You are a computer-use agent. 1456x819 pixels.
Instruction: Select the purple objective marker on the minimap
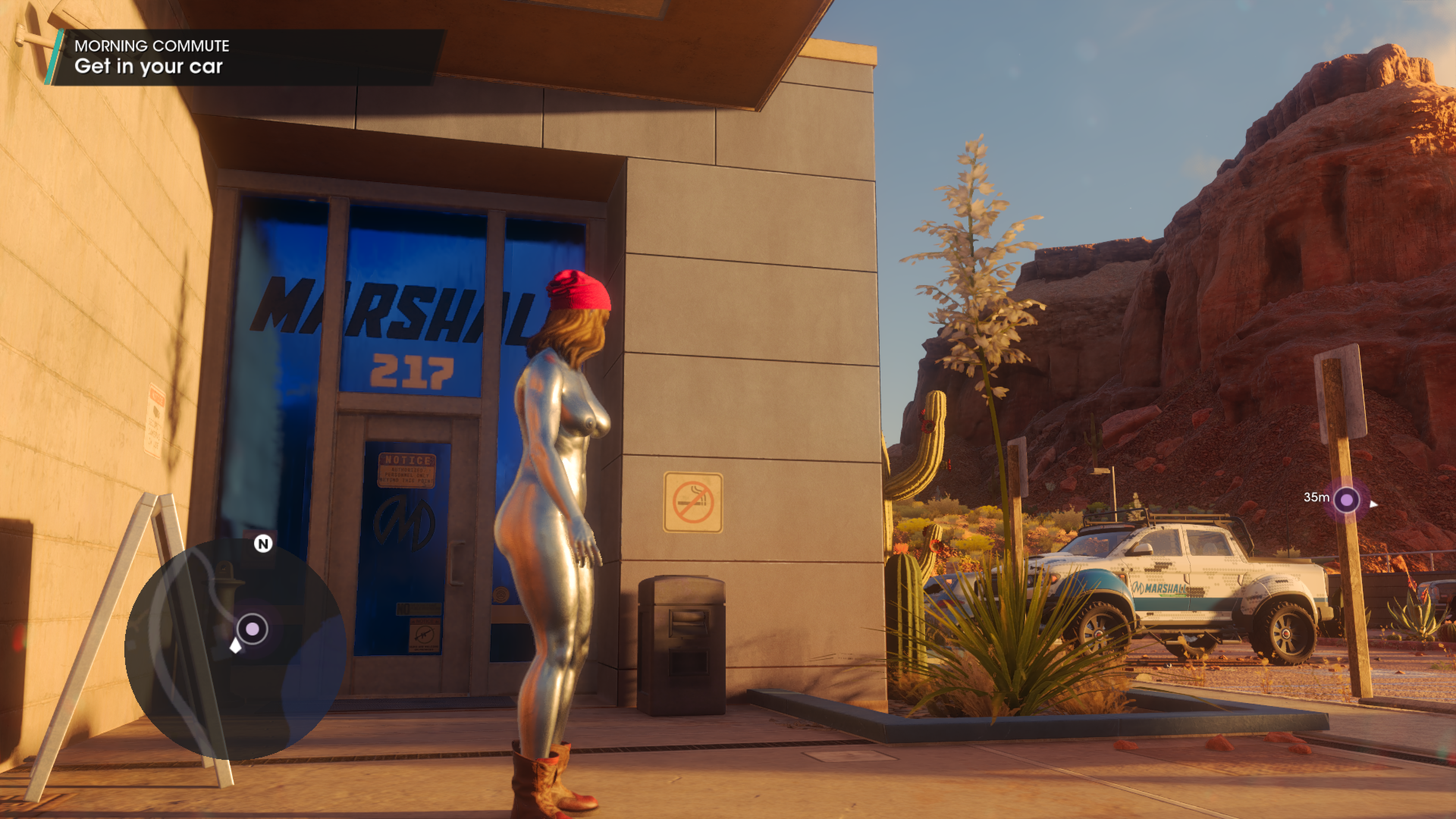[252, 629]
